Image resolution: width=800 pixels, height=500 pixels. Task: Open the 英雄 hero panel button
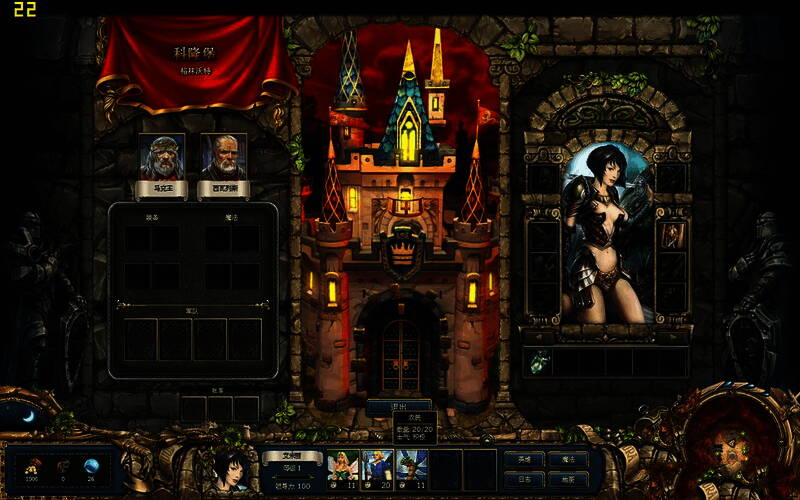click(525, 459)
